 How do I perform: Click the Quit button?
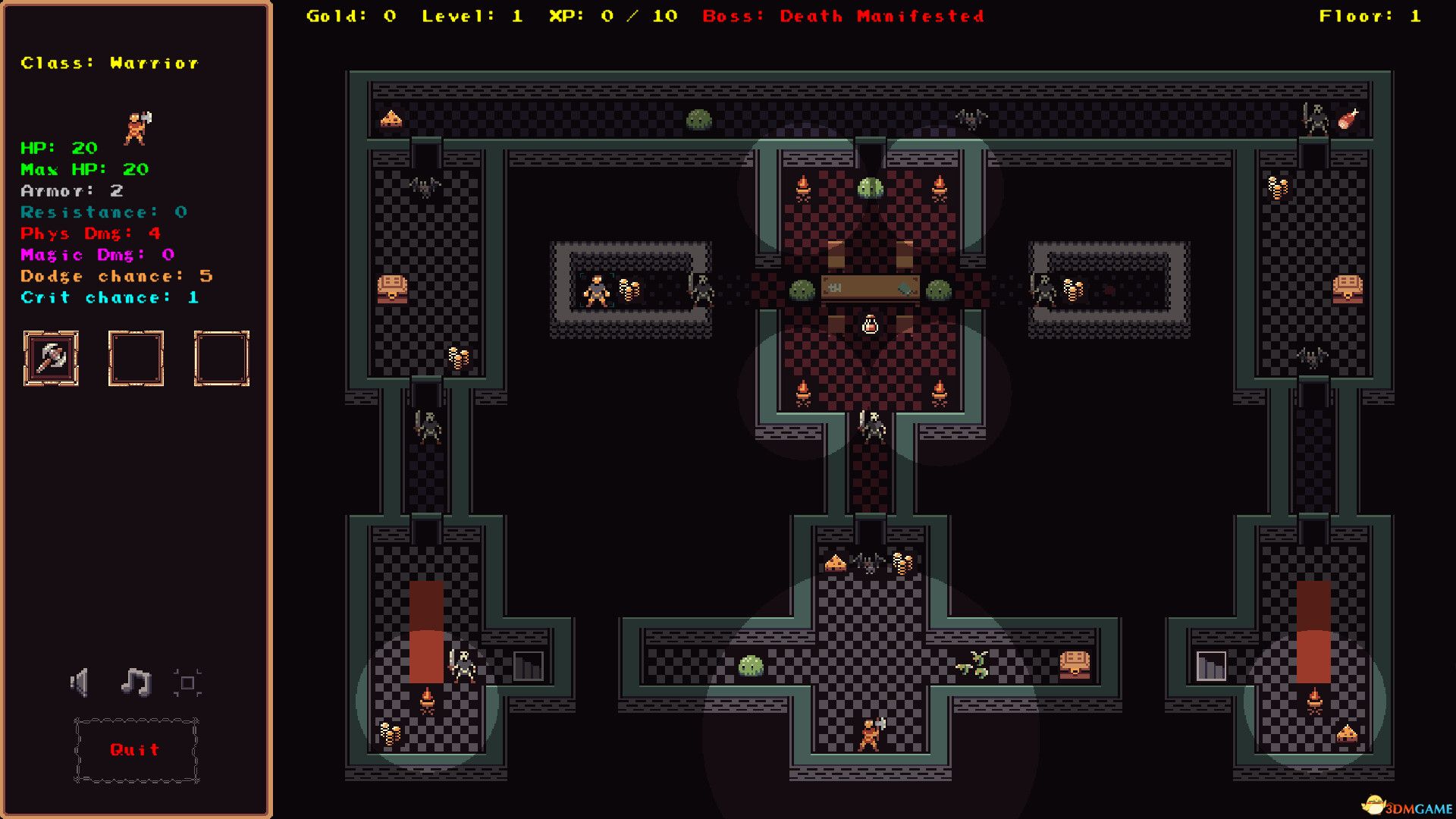tap(134, 751)
